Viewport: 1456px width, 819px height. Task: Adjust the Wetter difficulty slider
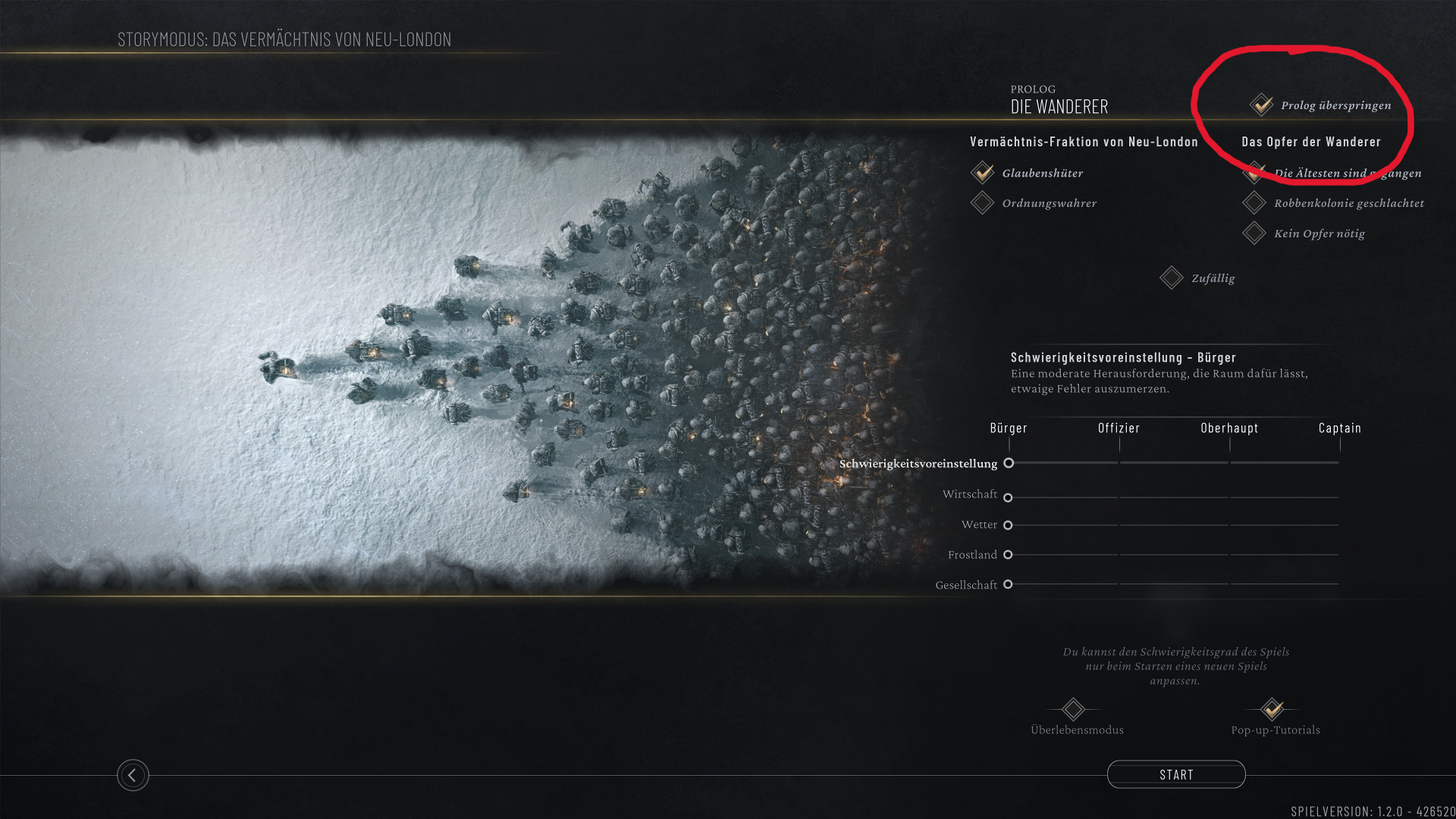point(1008,525)
